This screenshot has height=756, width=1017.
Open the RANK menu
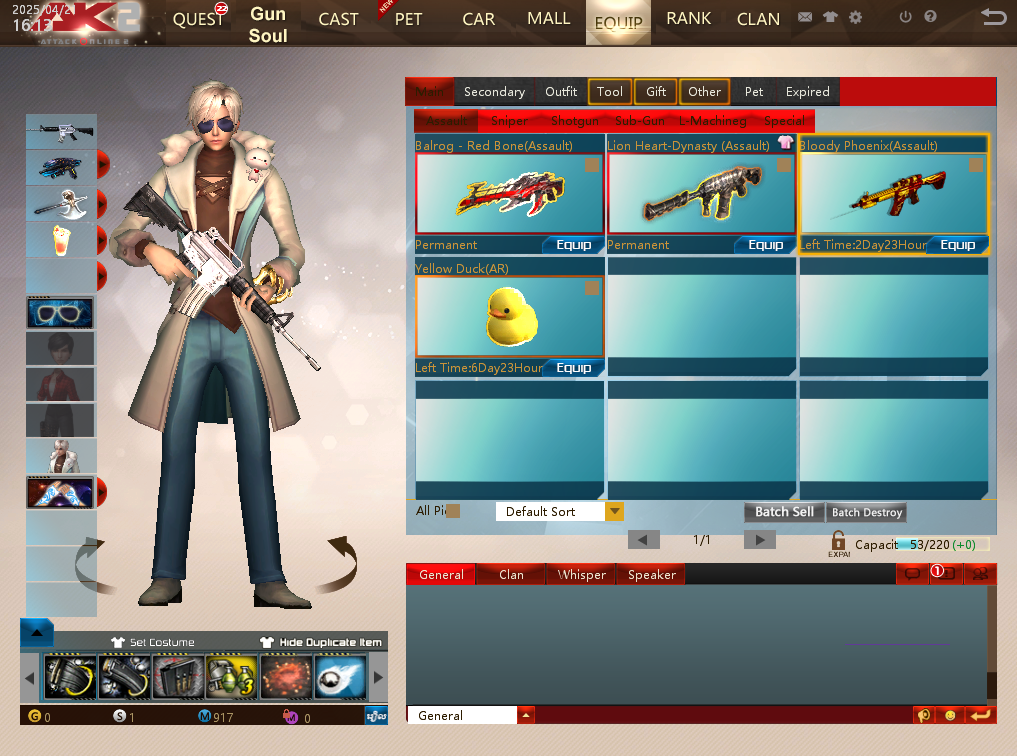[688, 19]
